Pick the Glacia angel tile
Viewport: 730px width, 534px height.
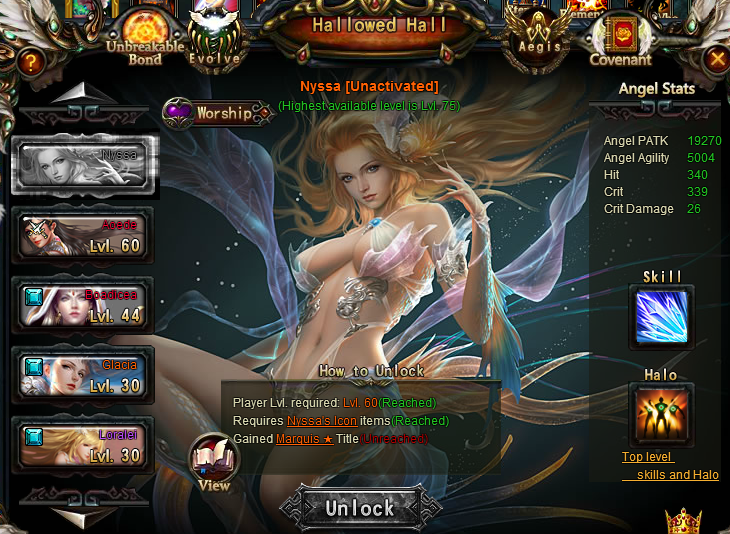[x=83, y=375]
